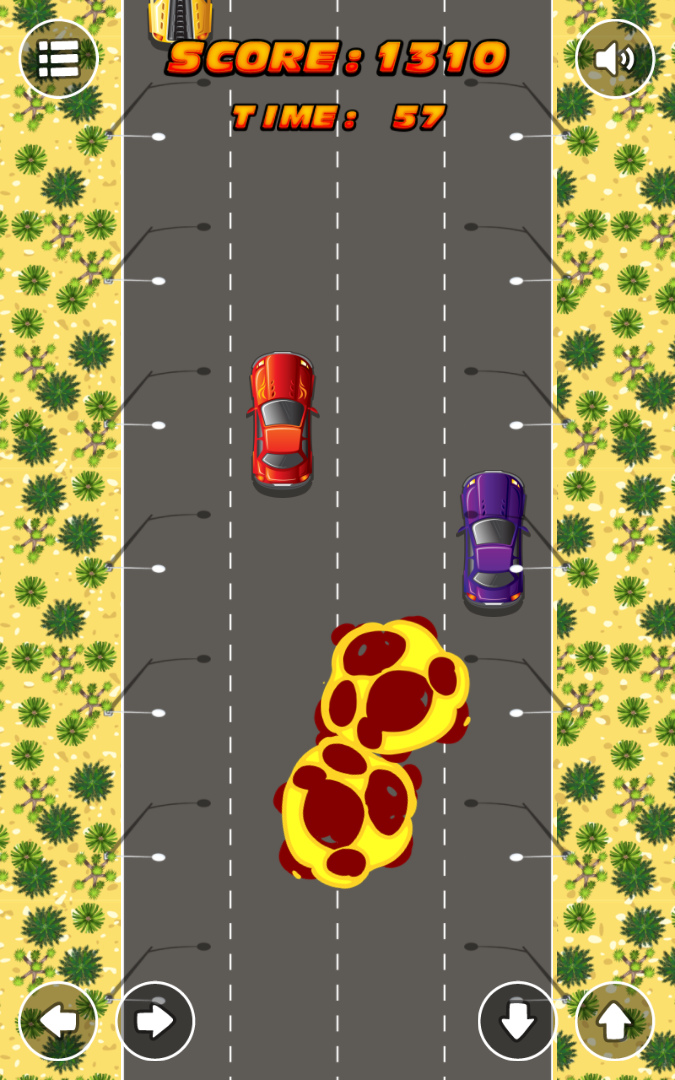Steer right with the right arrow button
The image size is (675, 1080).
pos(155,1021)
